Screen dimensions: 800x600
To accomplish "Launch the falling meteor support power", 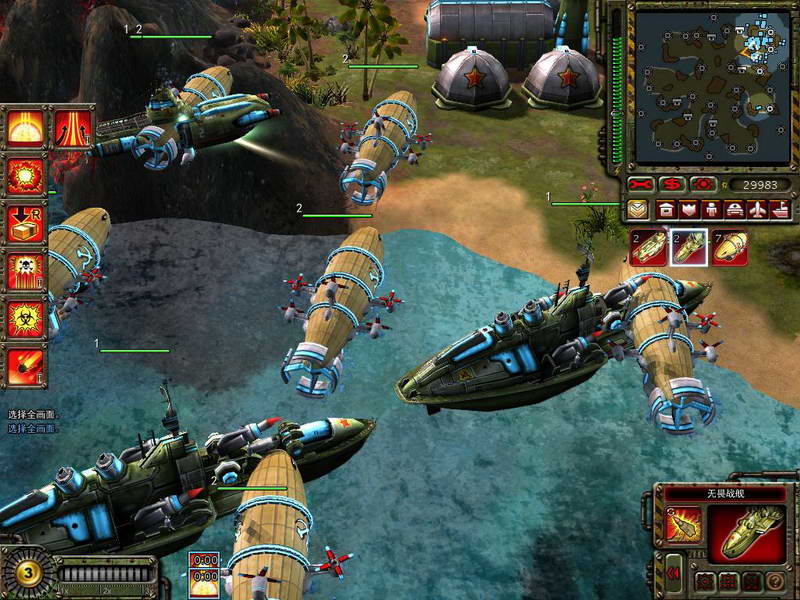I will point(25,365).
